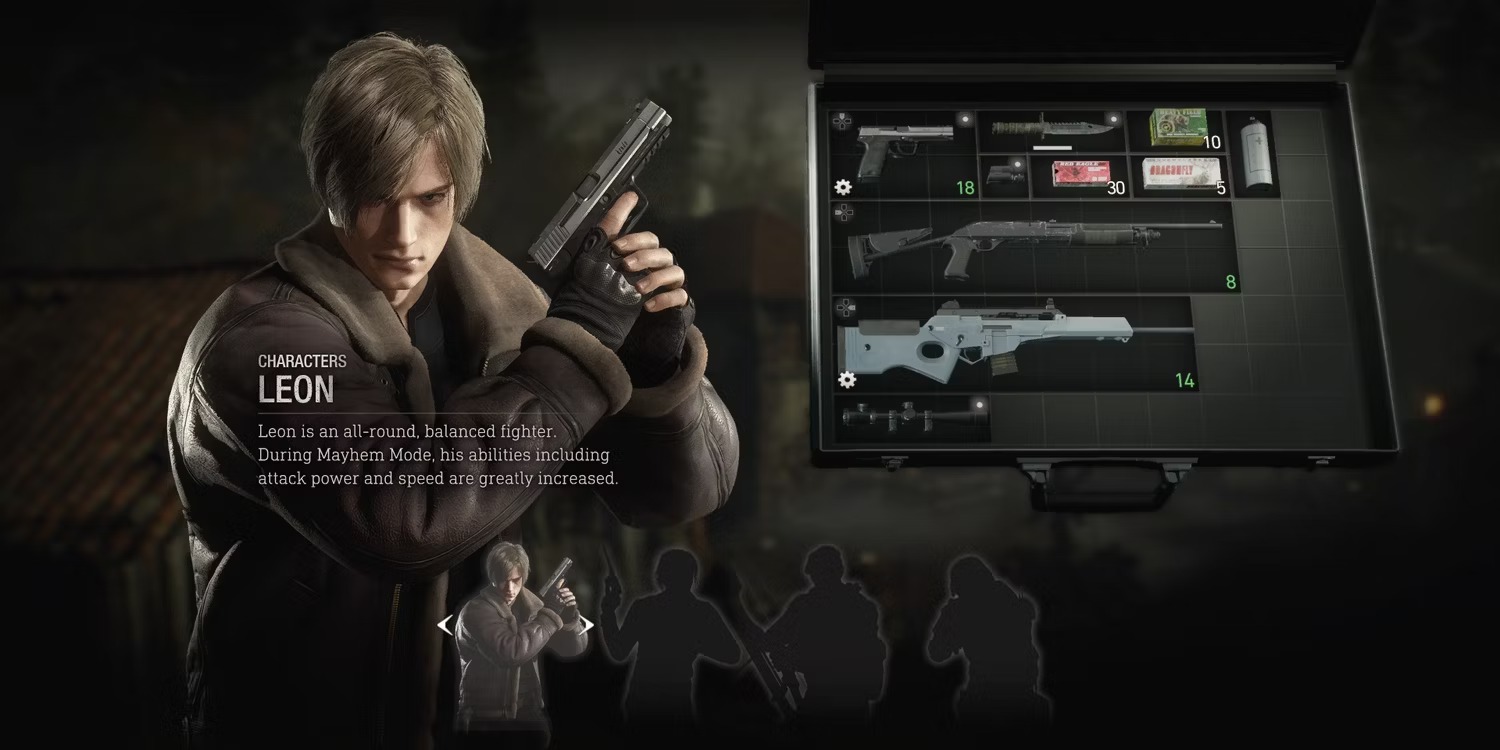Screen dimensions: 1500x750
Task: Click the knife durability bar
Action: (1052, 148)
